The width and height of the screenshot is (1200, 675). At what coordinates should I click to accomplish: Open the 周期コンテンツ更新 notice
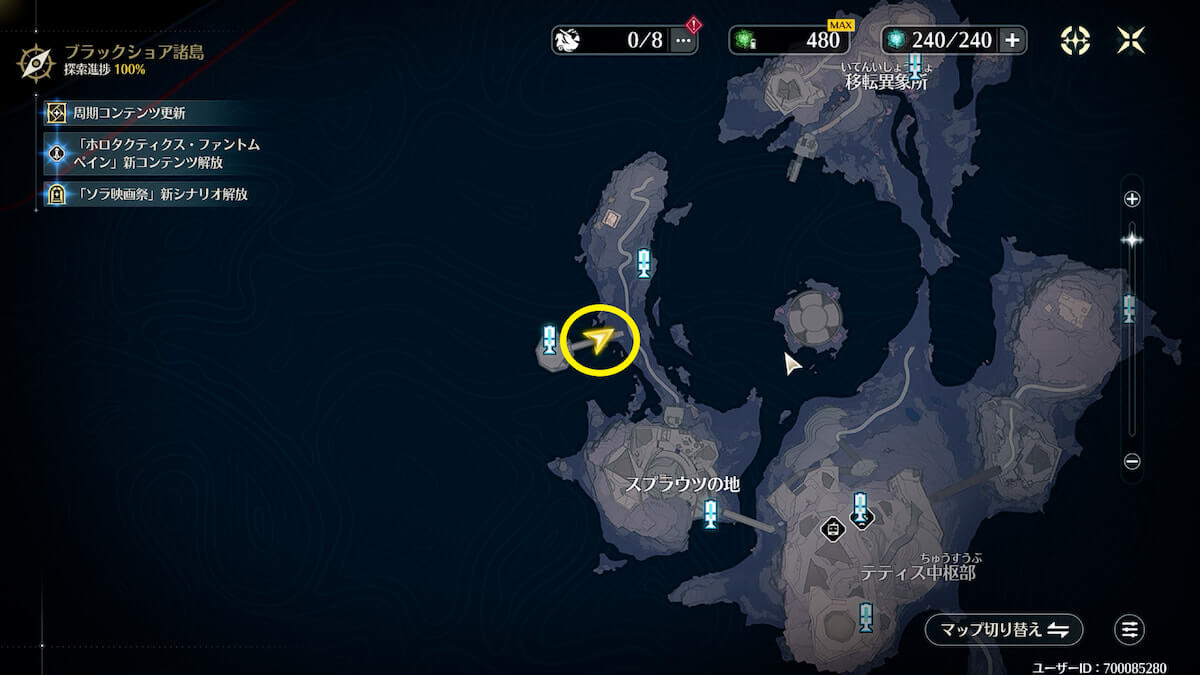point(130,113)
